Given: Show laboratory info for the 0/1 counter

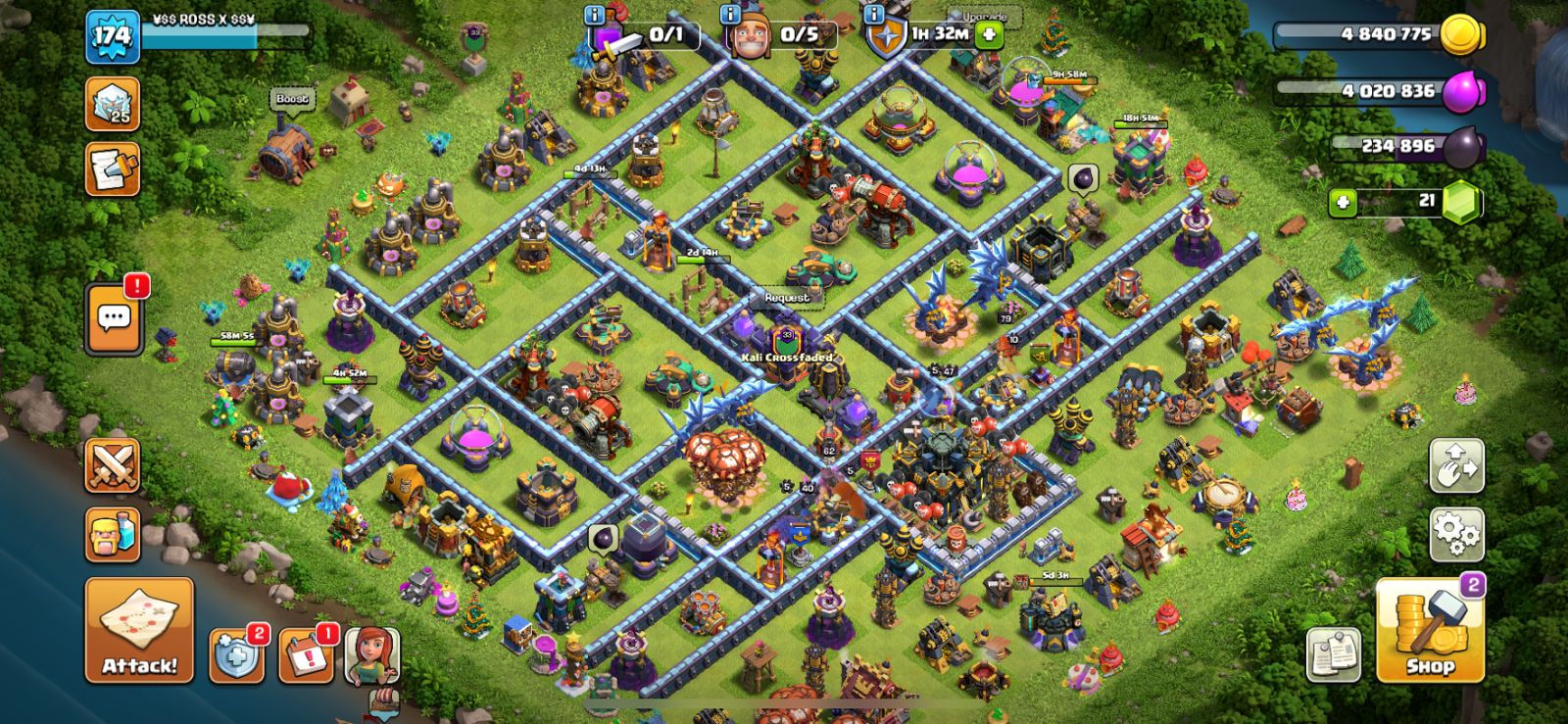Looking at the screenshot, I should tap(594, 14).
